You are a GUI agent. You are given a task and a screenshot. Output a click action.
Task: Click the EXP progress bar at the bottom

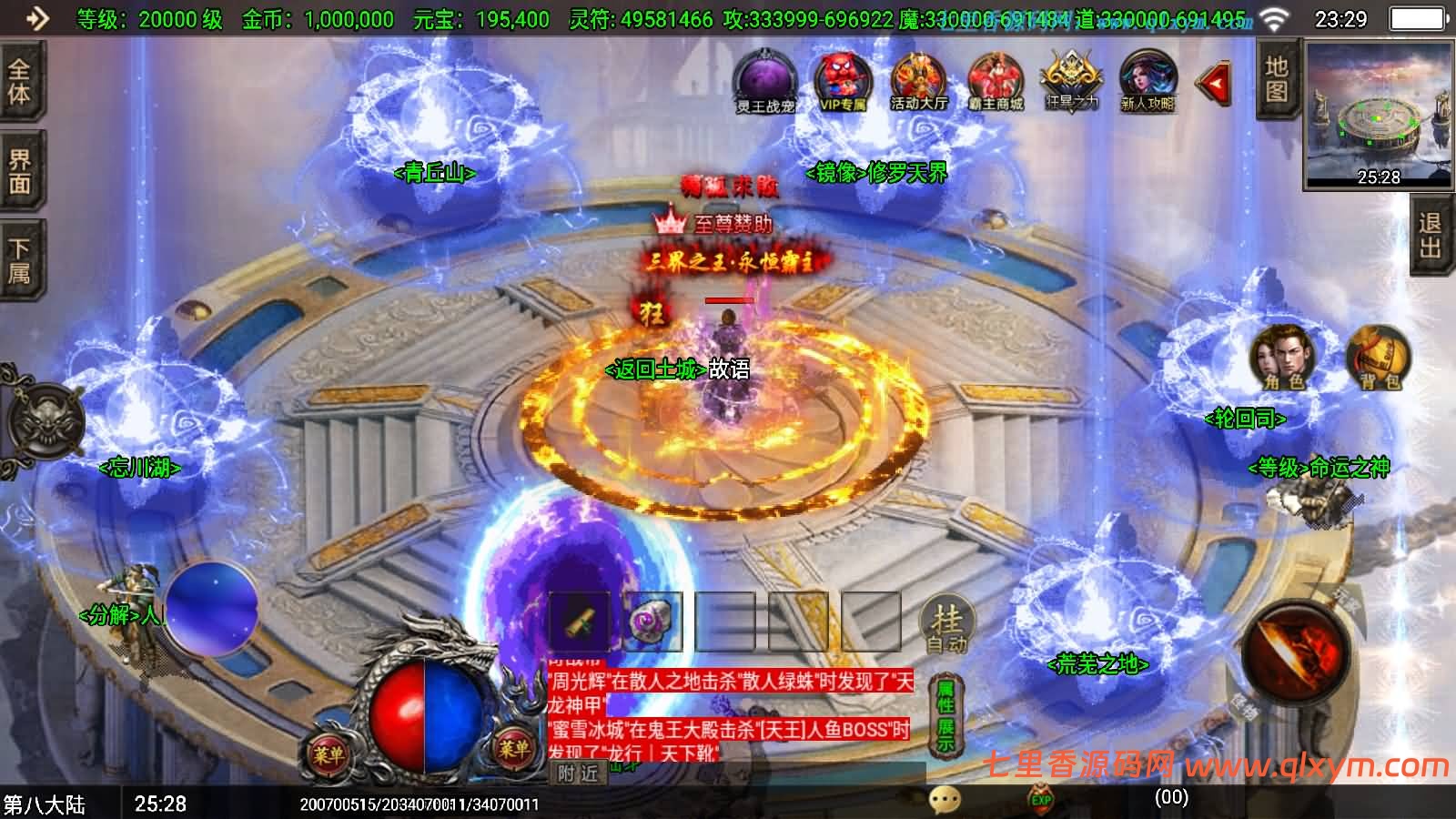tap(1042, 801)
